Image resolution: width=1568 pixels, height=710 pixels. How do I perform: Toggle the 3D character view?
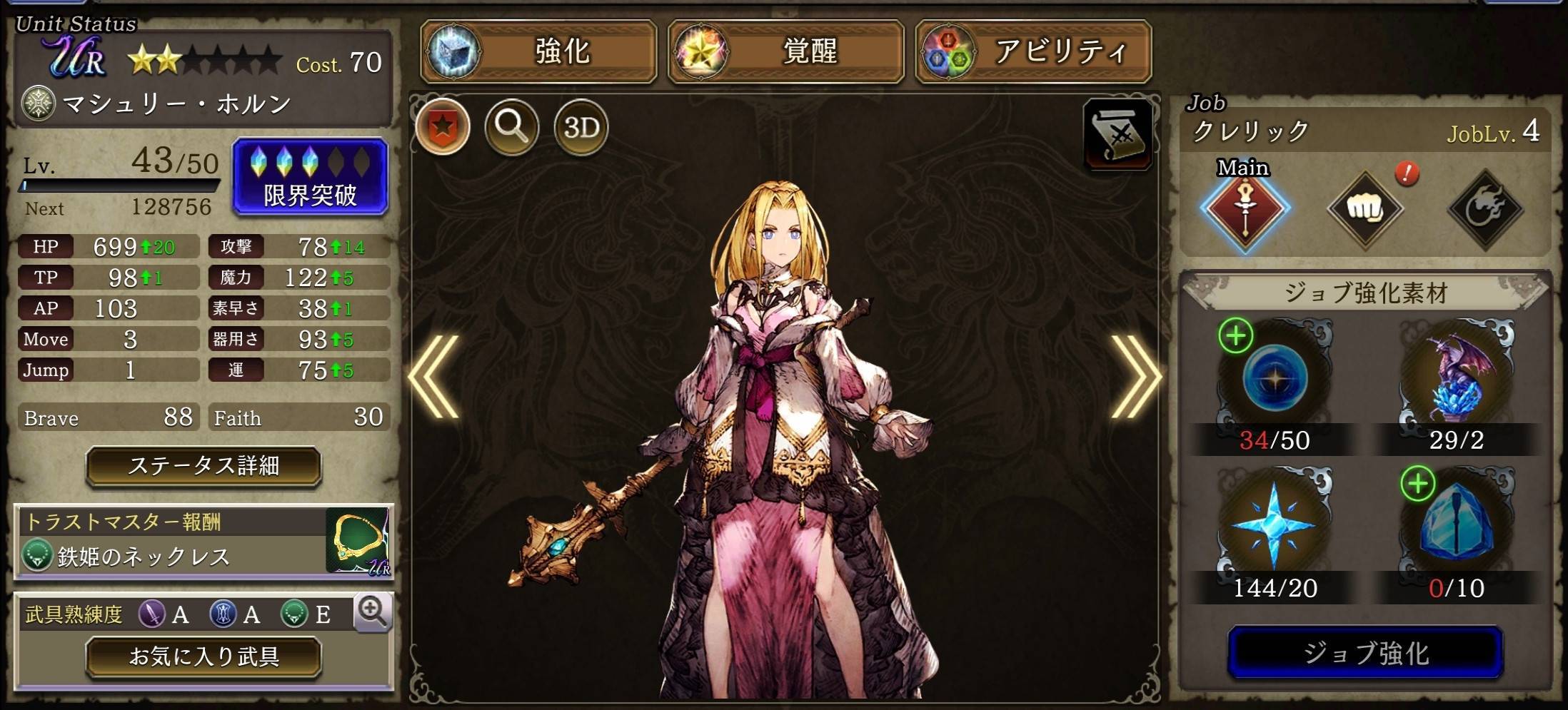pyautogui.click(x=579, y=126)
